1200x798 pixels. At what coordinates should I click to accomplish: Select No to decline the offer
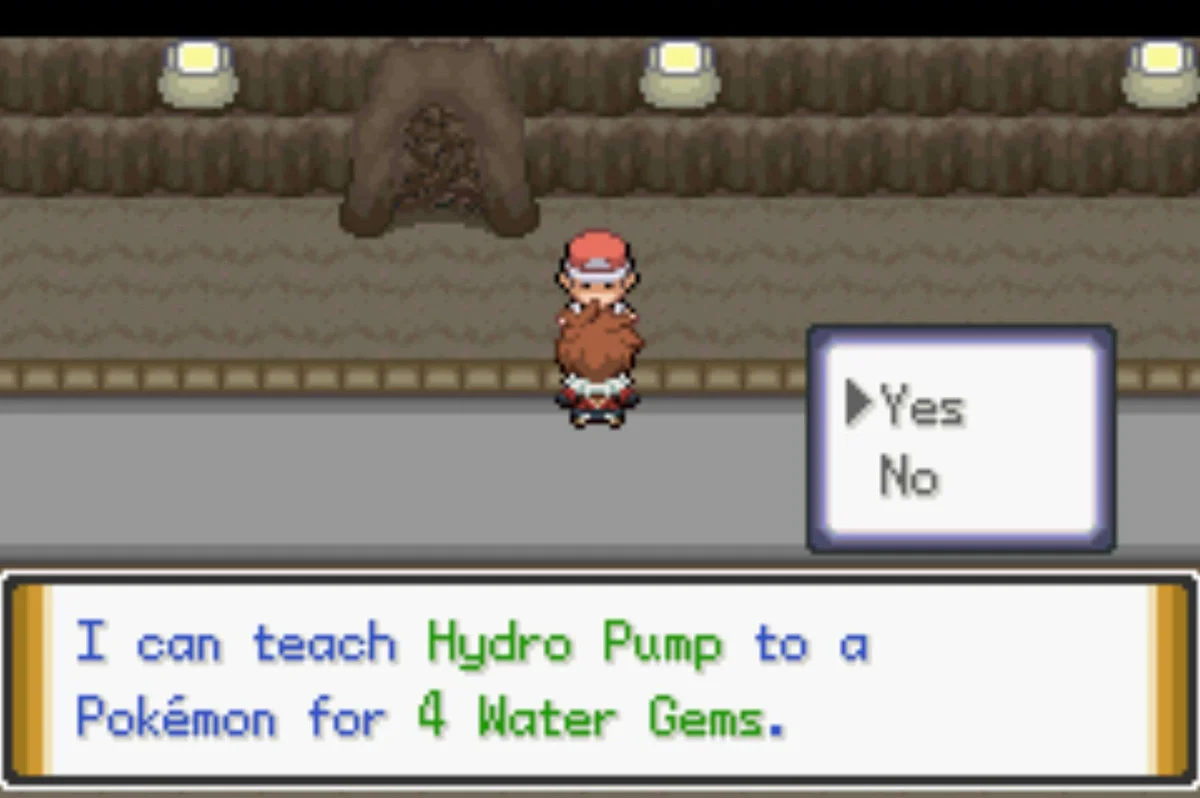pyautogui.click(x=909, y=477)
